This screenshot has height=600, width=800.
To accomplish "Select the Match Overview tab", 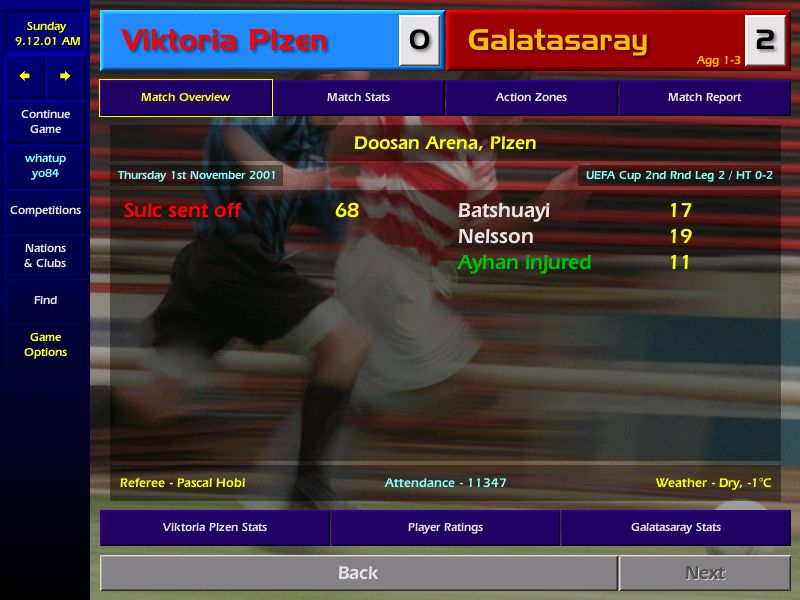I will pos(185,98).
